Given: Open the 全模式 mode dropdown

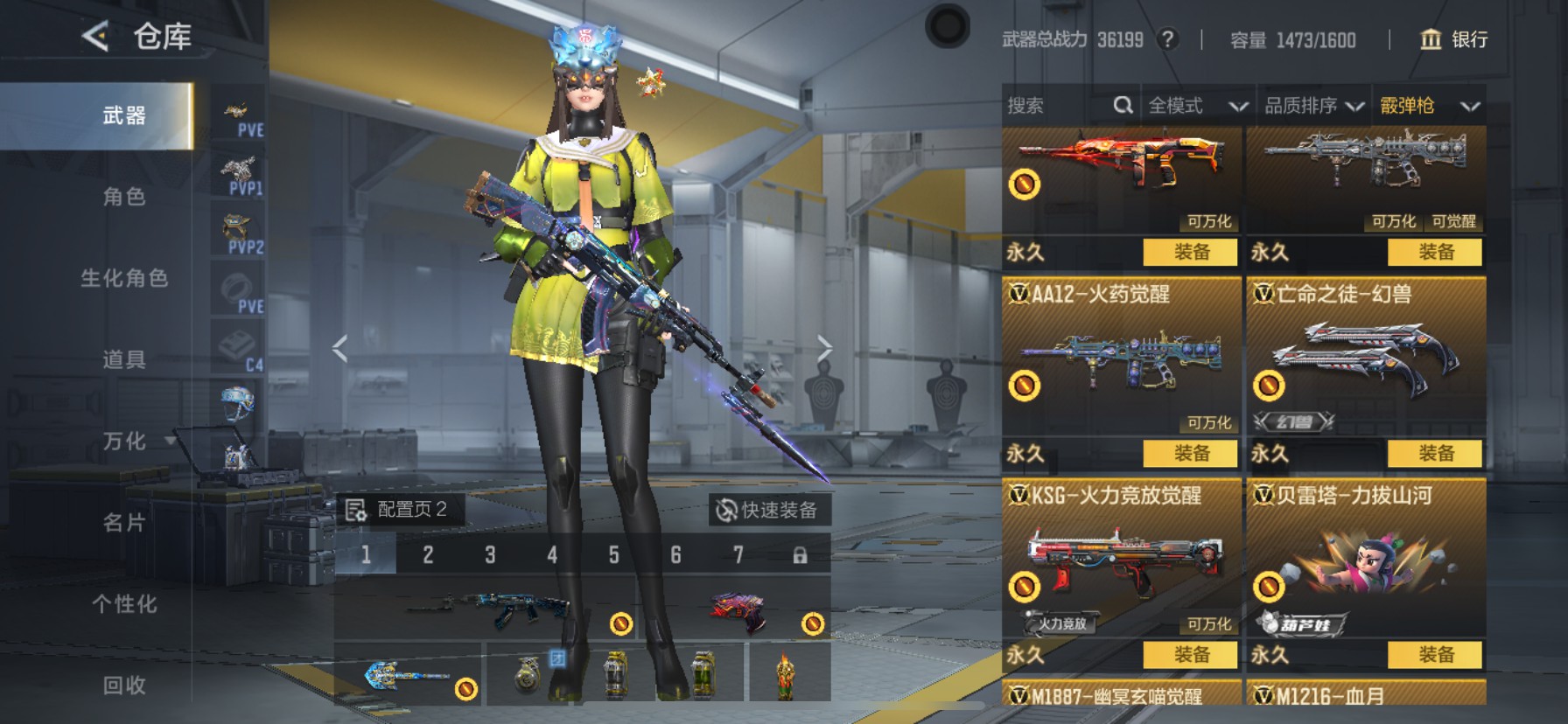Looking at the screenshot, I should (1197, 106).
